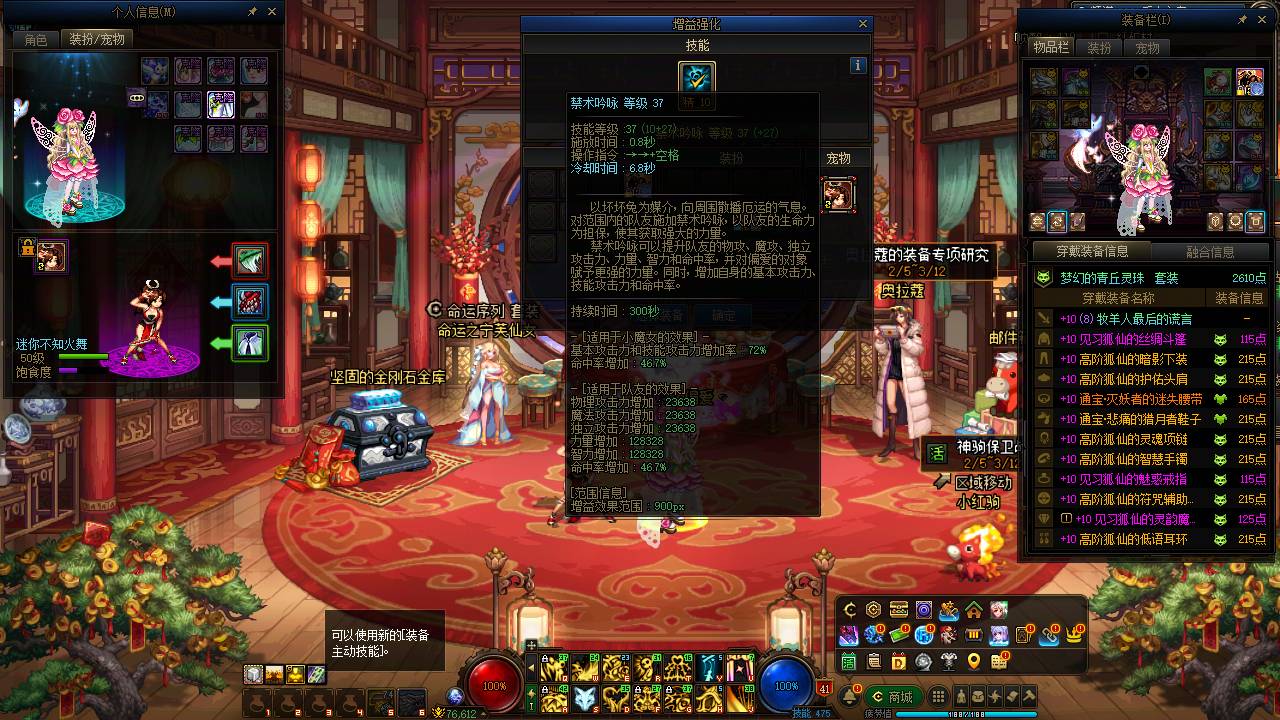Open the character portrait icon in the bottom menu
The width and height of the screenshot is (1280, 720).
pyautogui.click(x=999, y=610)
